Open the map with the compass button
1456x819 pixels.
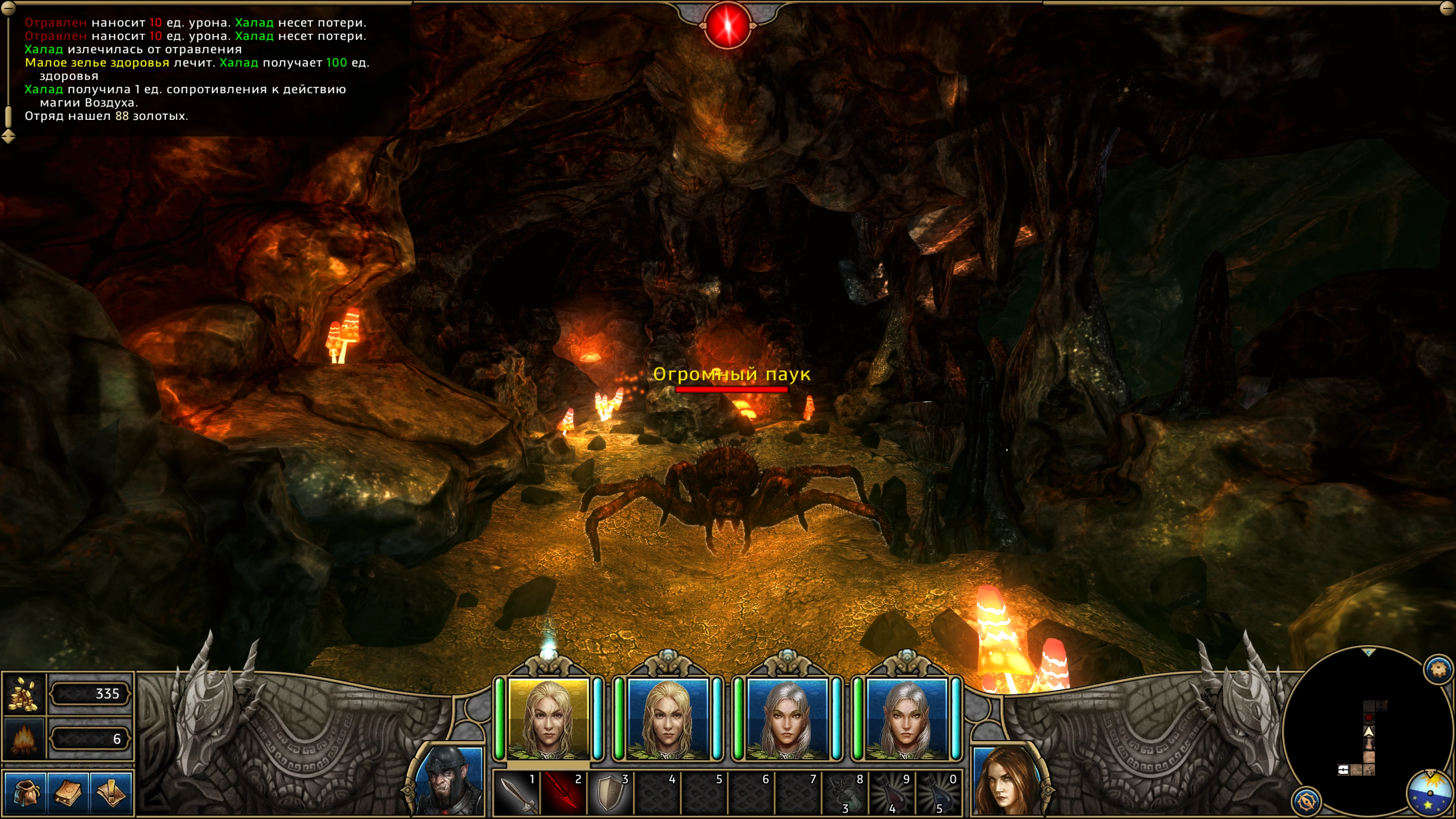tap(1306, 801)
